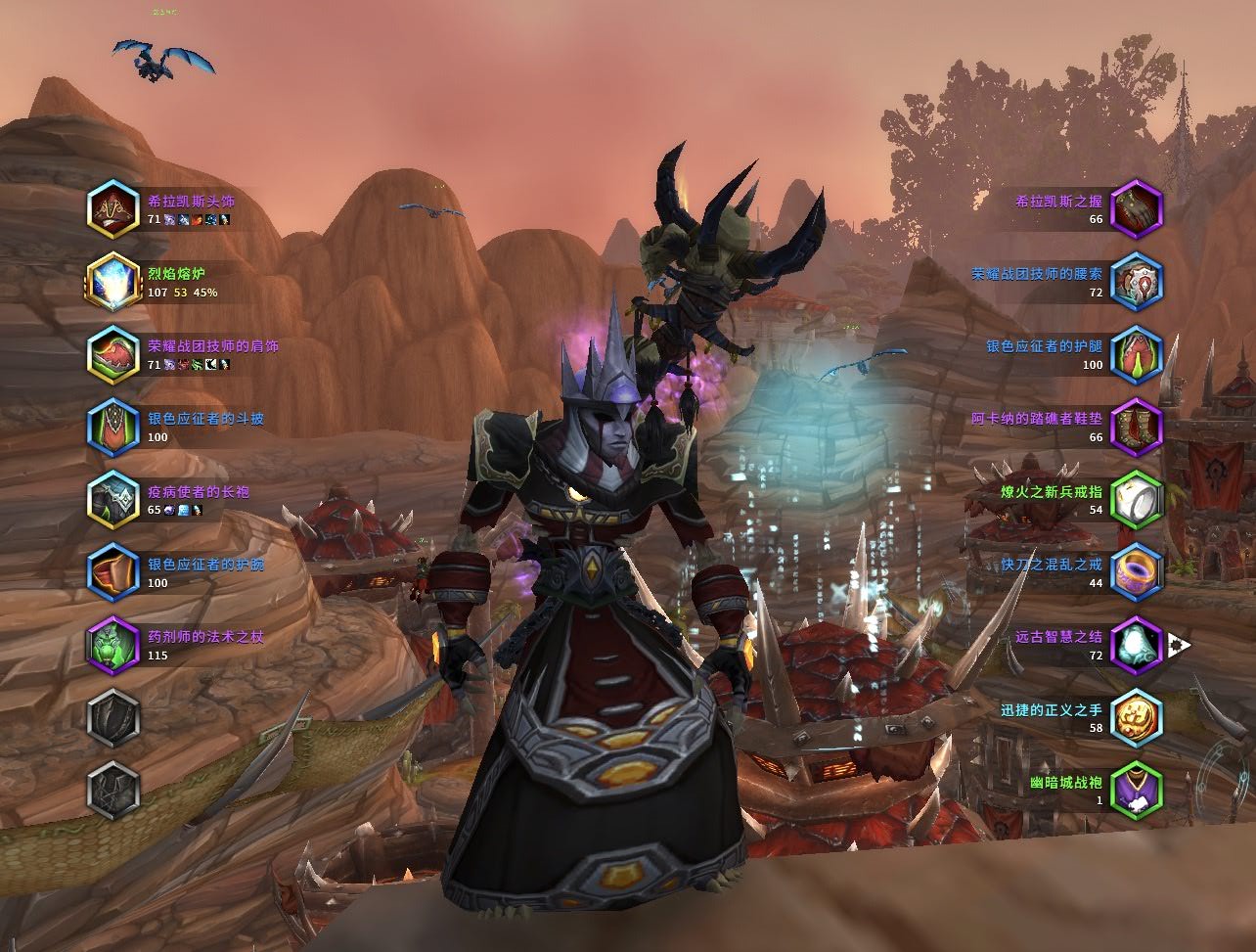Select the 药剂师的法术之杖 staff slot
1256x952 pixels.
click(113, 645)
